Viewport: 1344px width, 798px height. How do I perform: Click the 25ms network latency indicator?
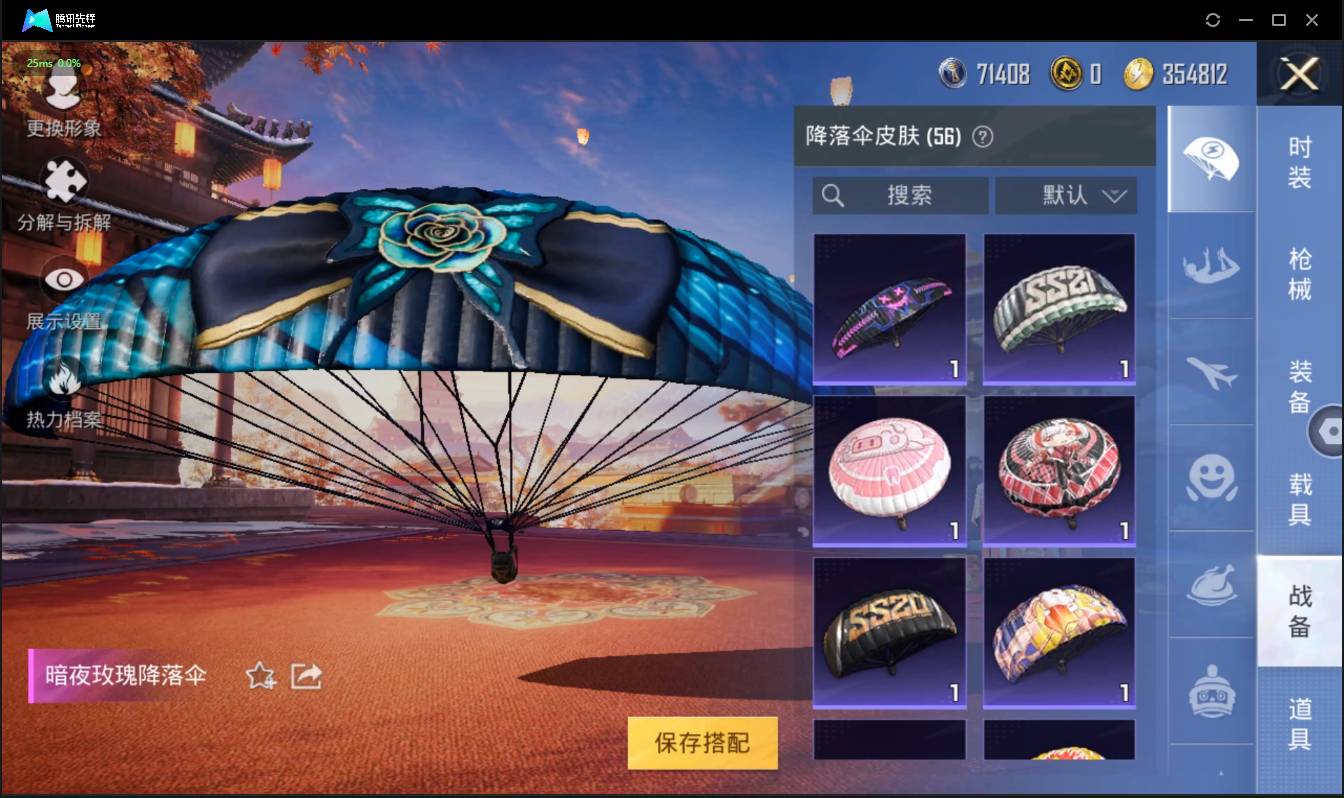pos(38,62)
